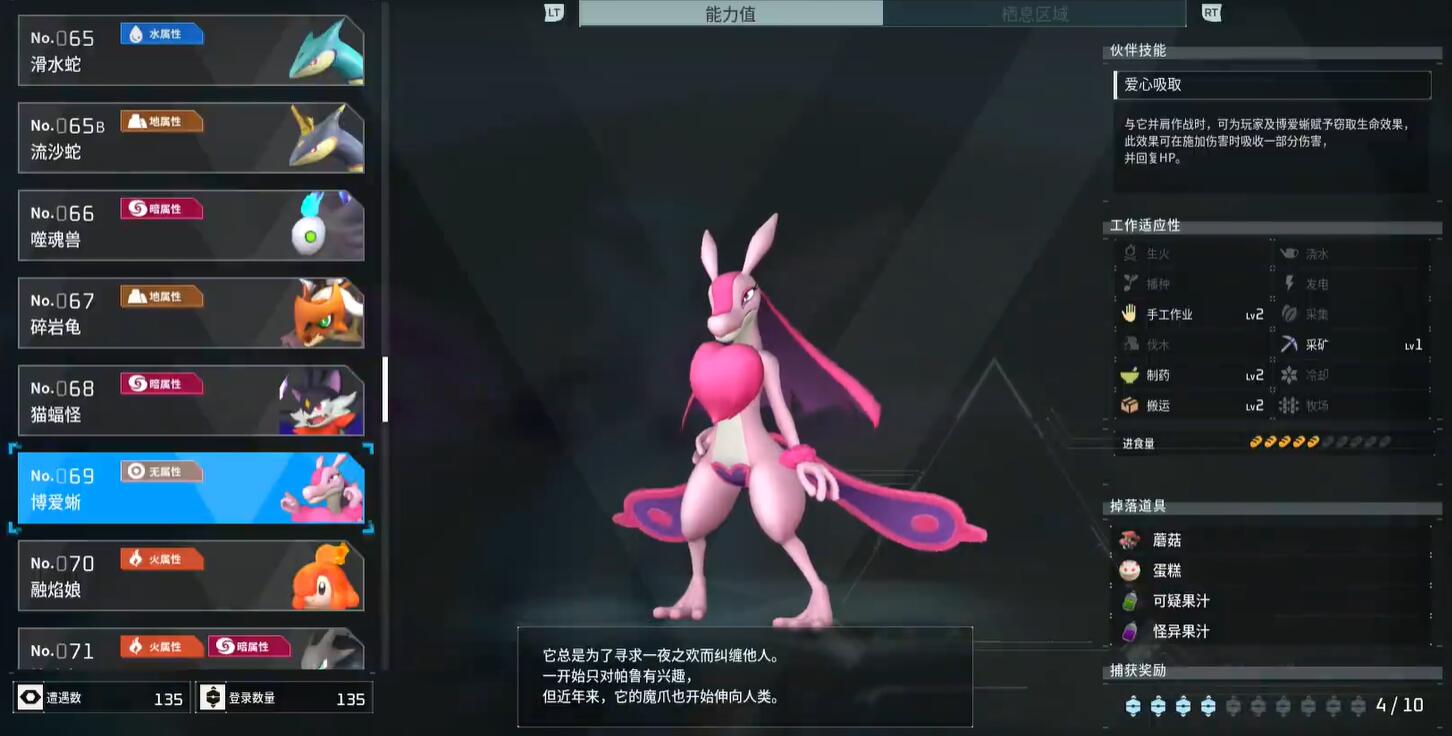Select the 手工作业 (handiwork) suitability icon
This screenshot has width=1452, height=736.
1131,313
